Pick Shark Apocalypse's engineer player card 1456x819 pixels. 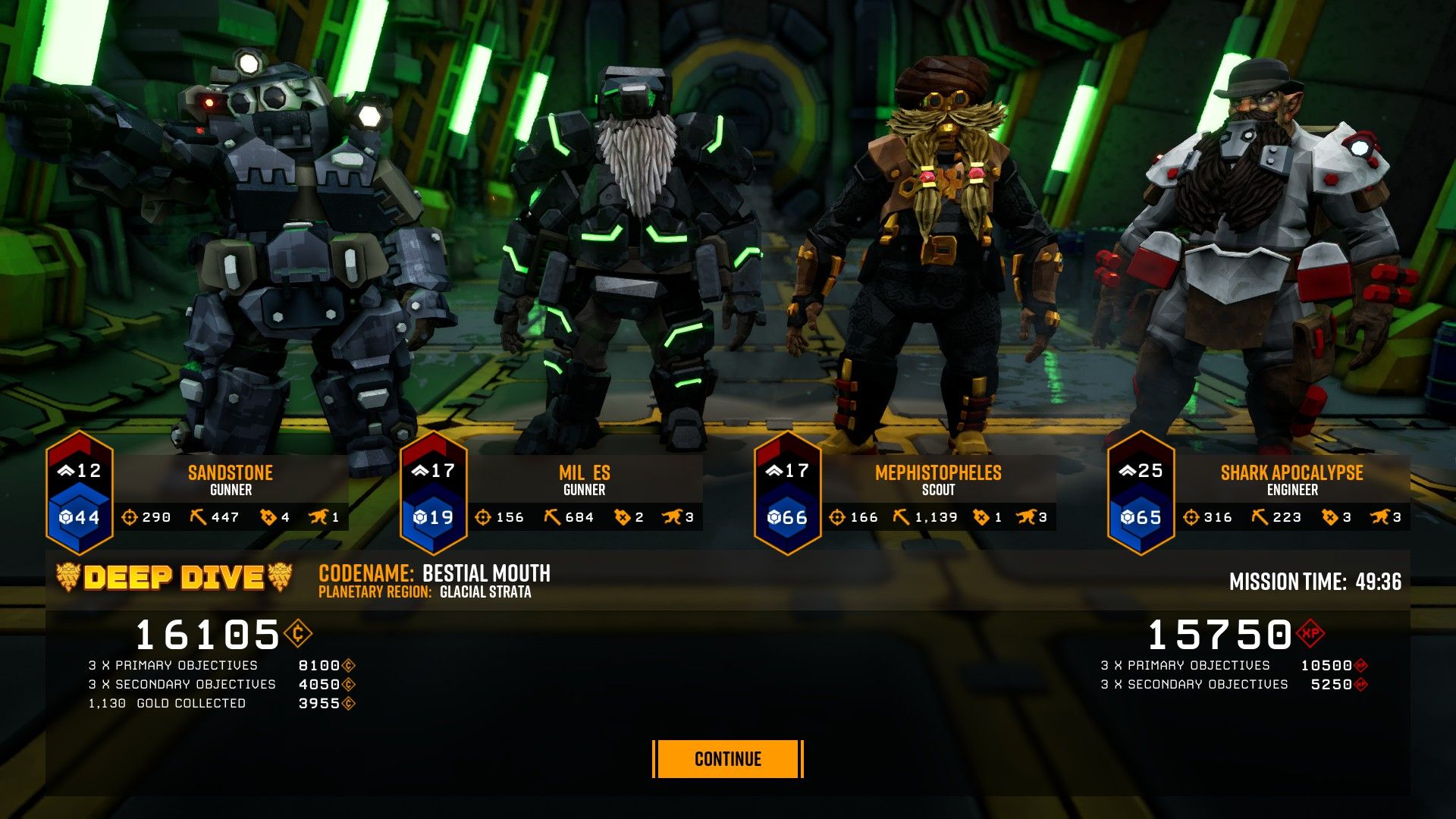point(1291,481)
